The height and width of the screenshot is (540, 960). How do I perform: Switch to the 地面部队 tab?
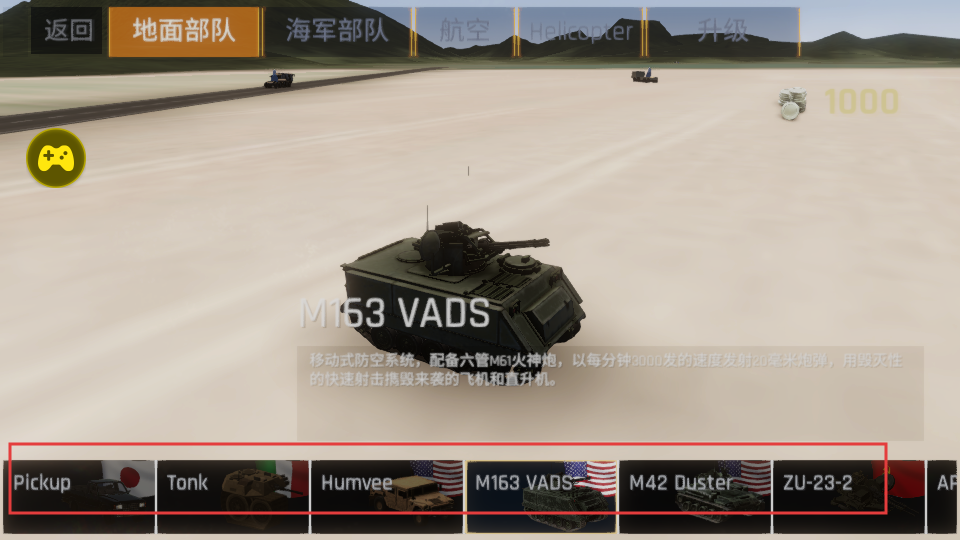(184, 31)
